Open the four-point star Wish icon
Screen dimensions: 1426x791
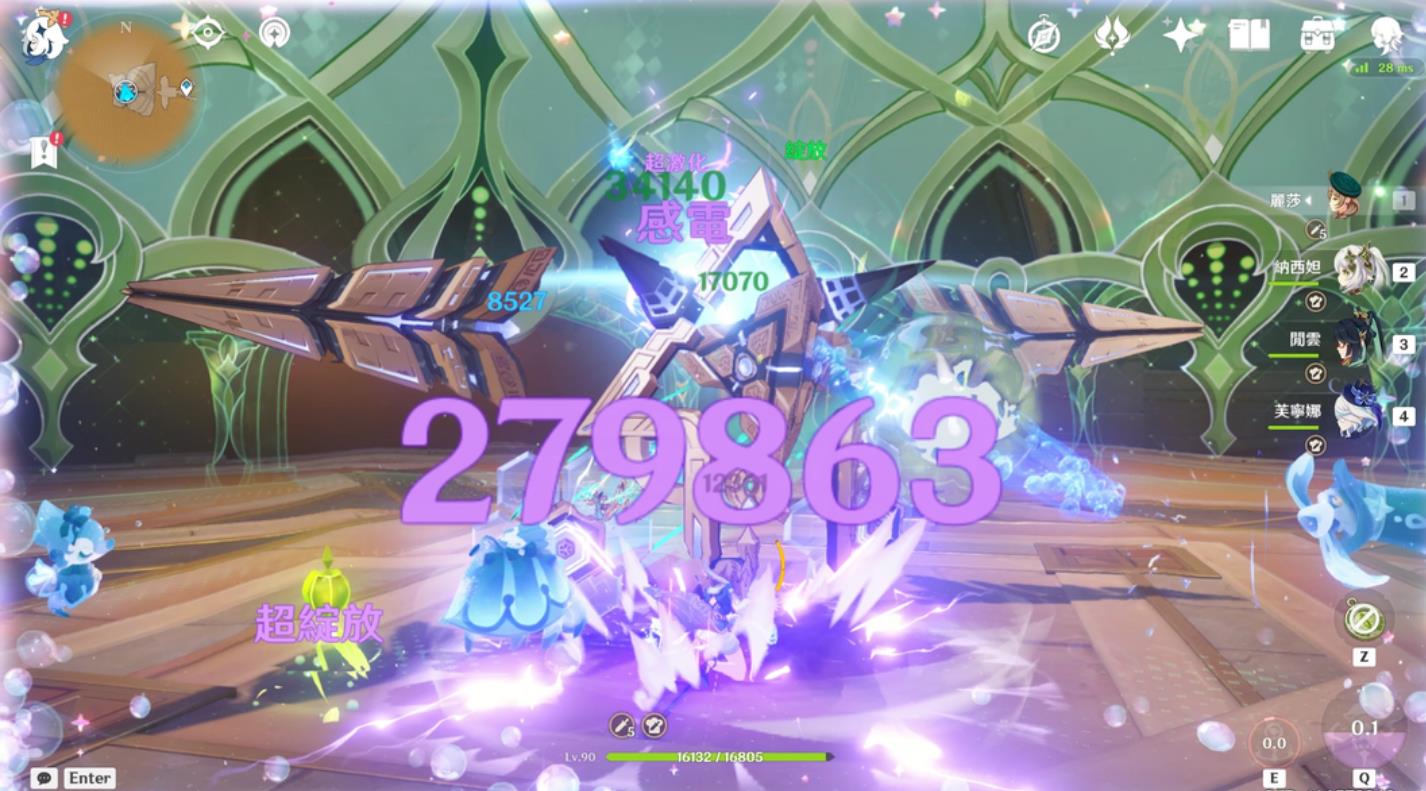1182,36
